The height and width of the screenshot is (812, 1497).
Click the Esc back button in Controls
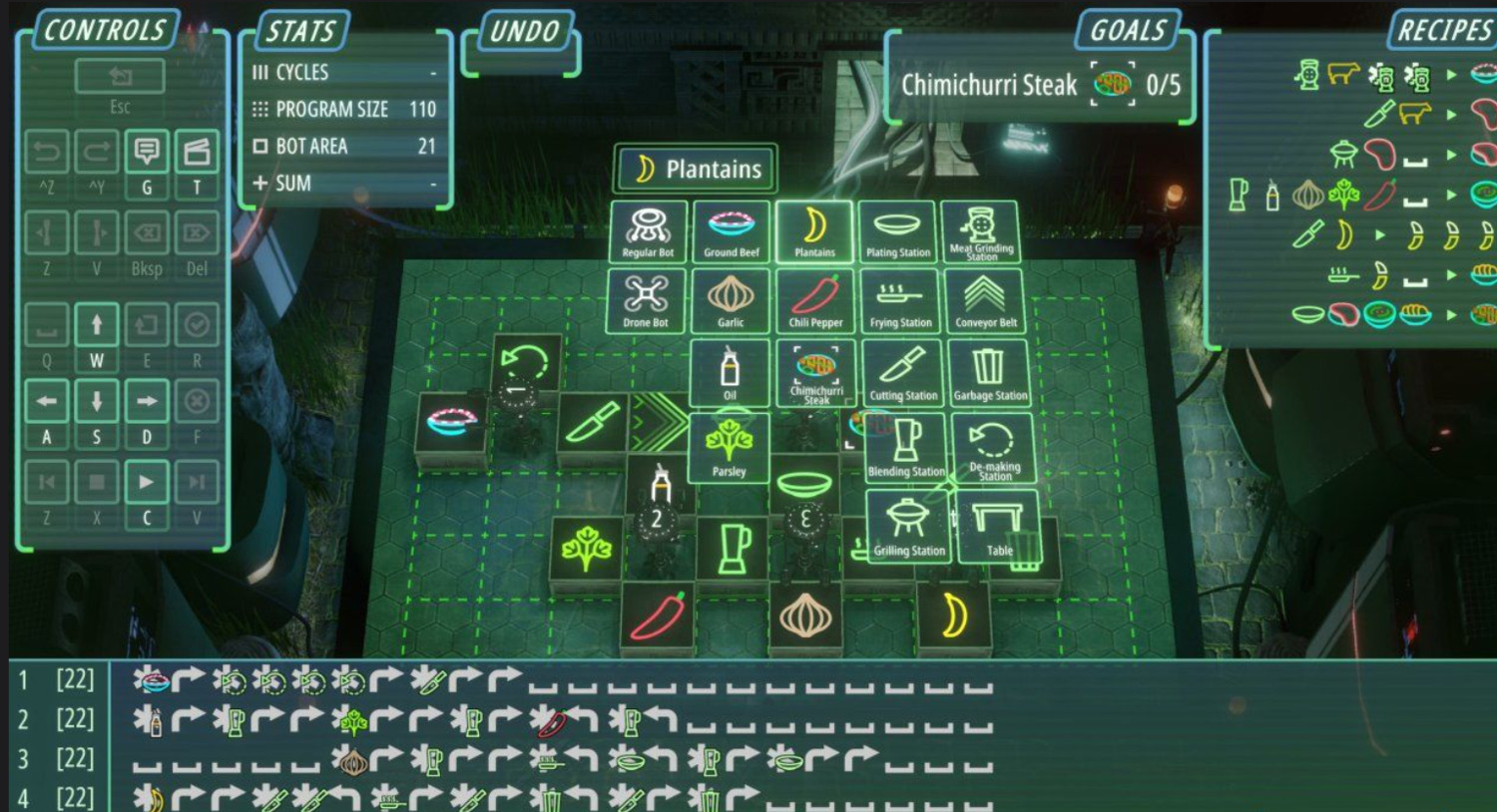tap(120, 78)
